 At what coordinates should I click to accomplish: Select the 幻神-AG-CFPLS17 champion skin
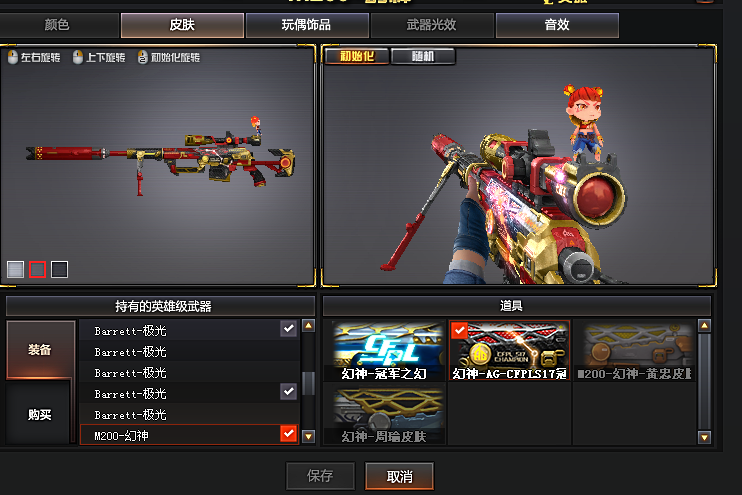coord(510,352)
